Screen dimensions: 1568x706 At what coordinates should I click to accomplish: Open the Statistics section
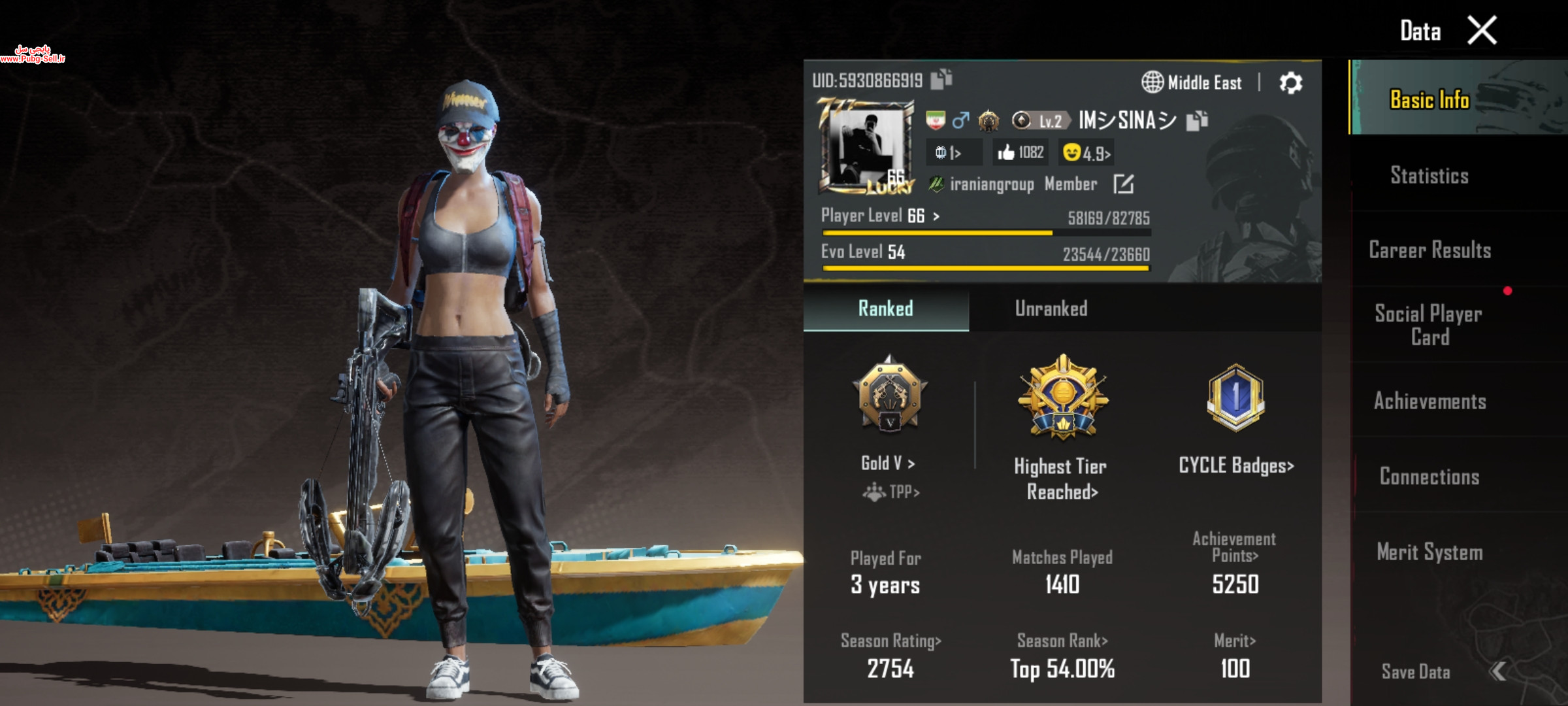(x=1429, y=175)
